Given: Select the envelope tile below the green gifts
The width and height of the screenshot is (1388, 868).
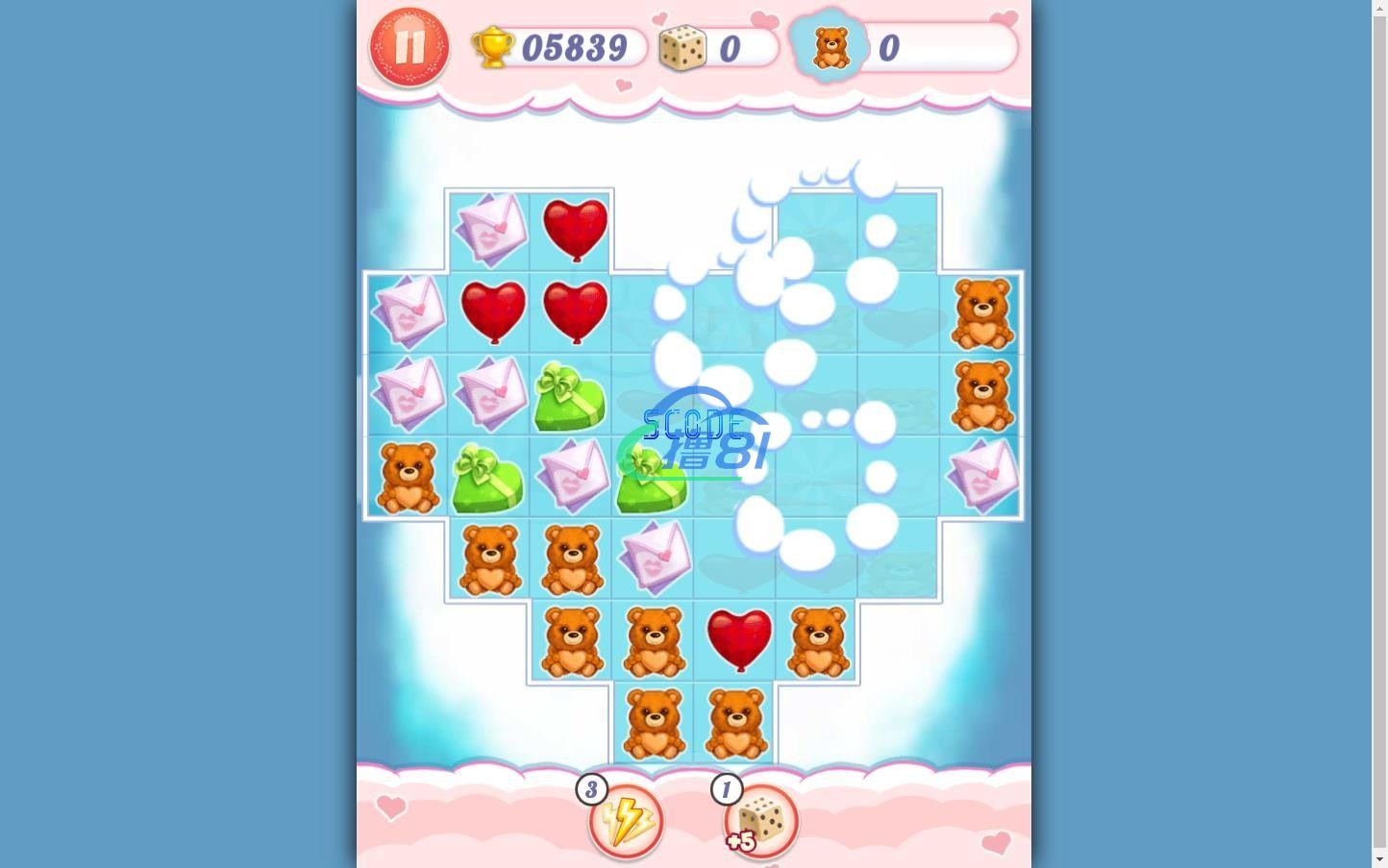Looking at the screenshot, I should 656,556.
